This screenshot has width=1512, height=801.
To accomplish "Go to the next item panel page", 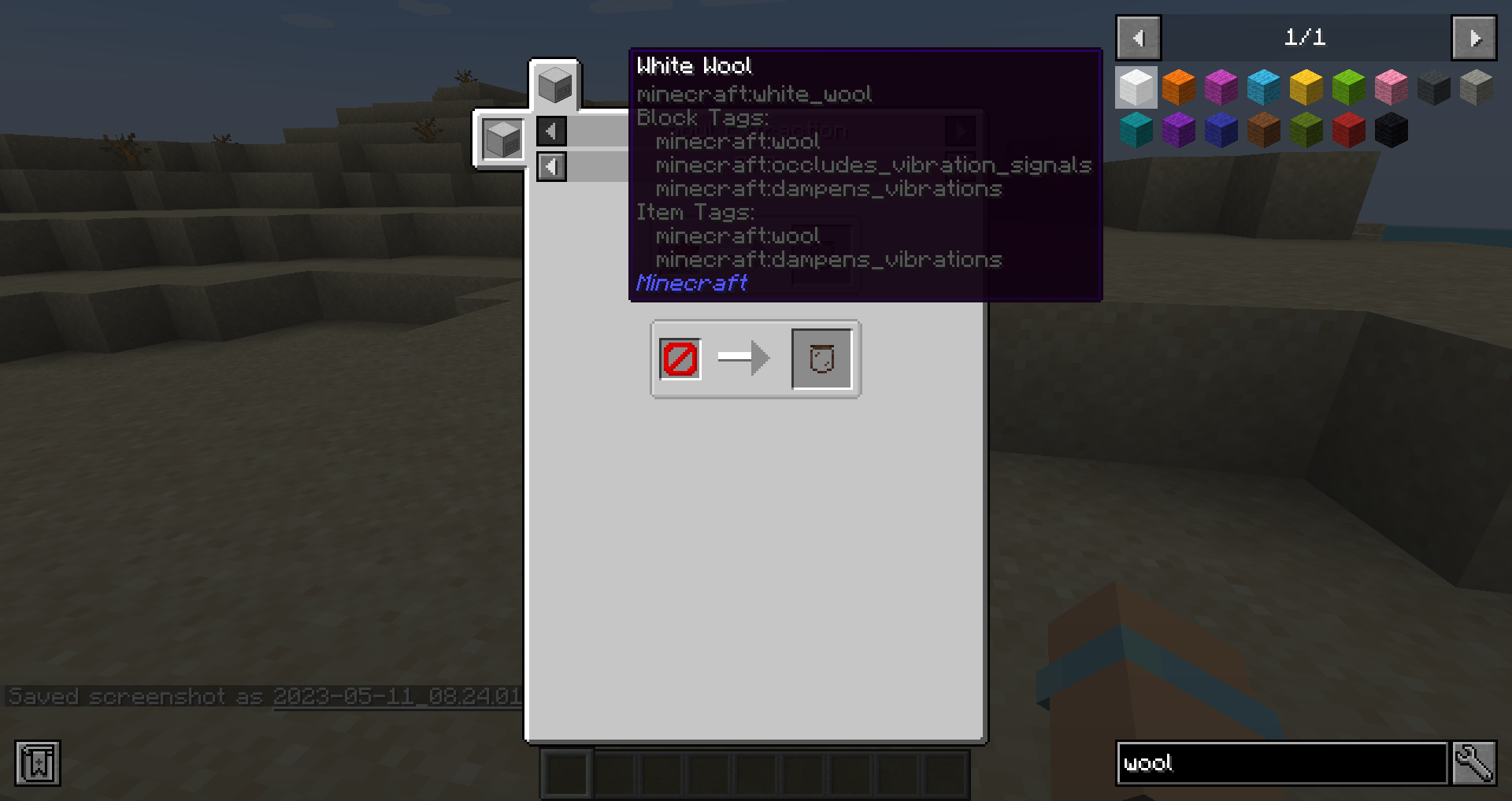I will coord(1473,37).
